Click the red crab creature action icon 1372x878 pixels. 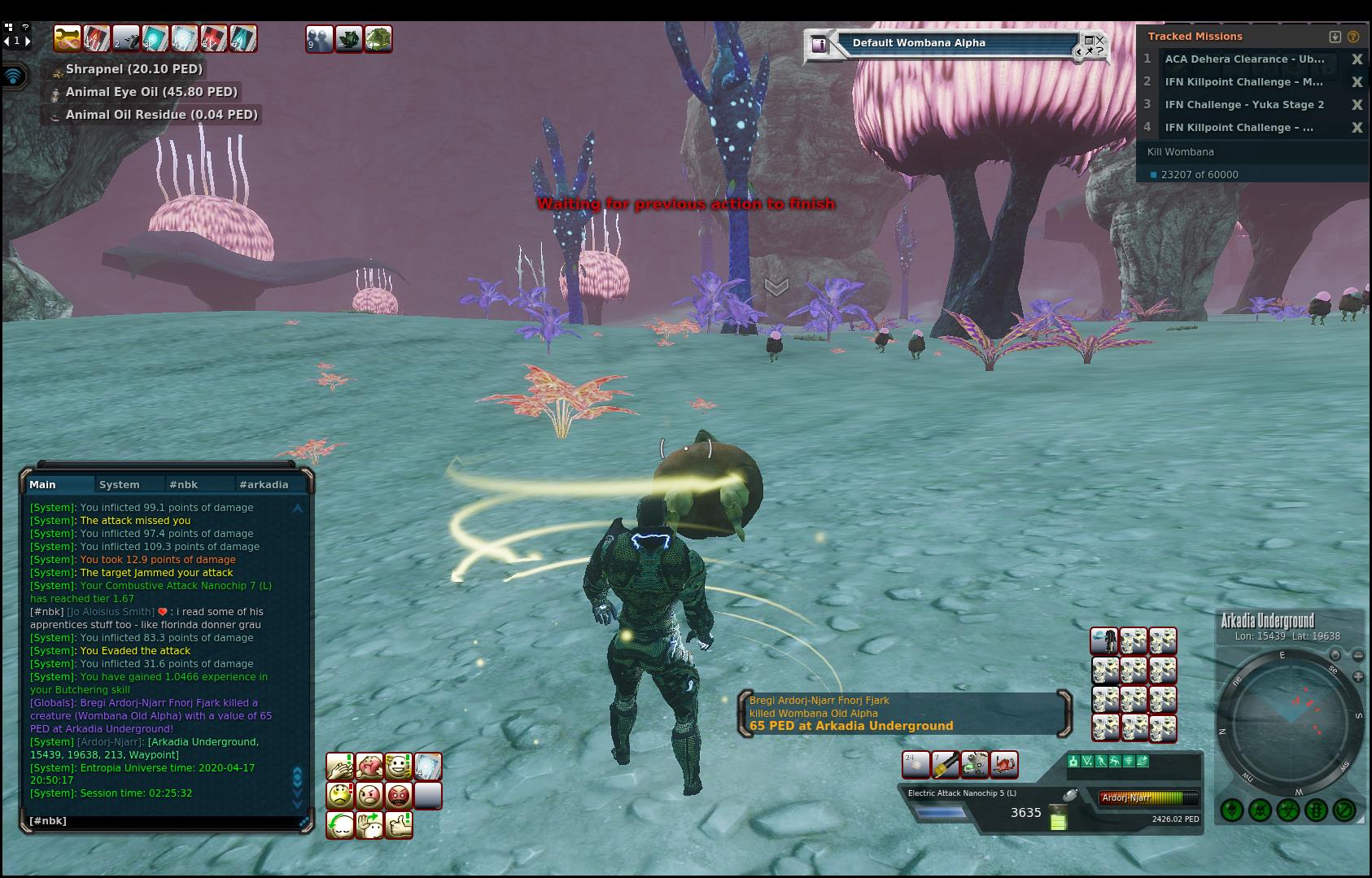pyautogui.click(x=1004, y=764)
